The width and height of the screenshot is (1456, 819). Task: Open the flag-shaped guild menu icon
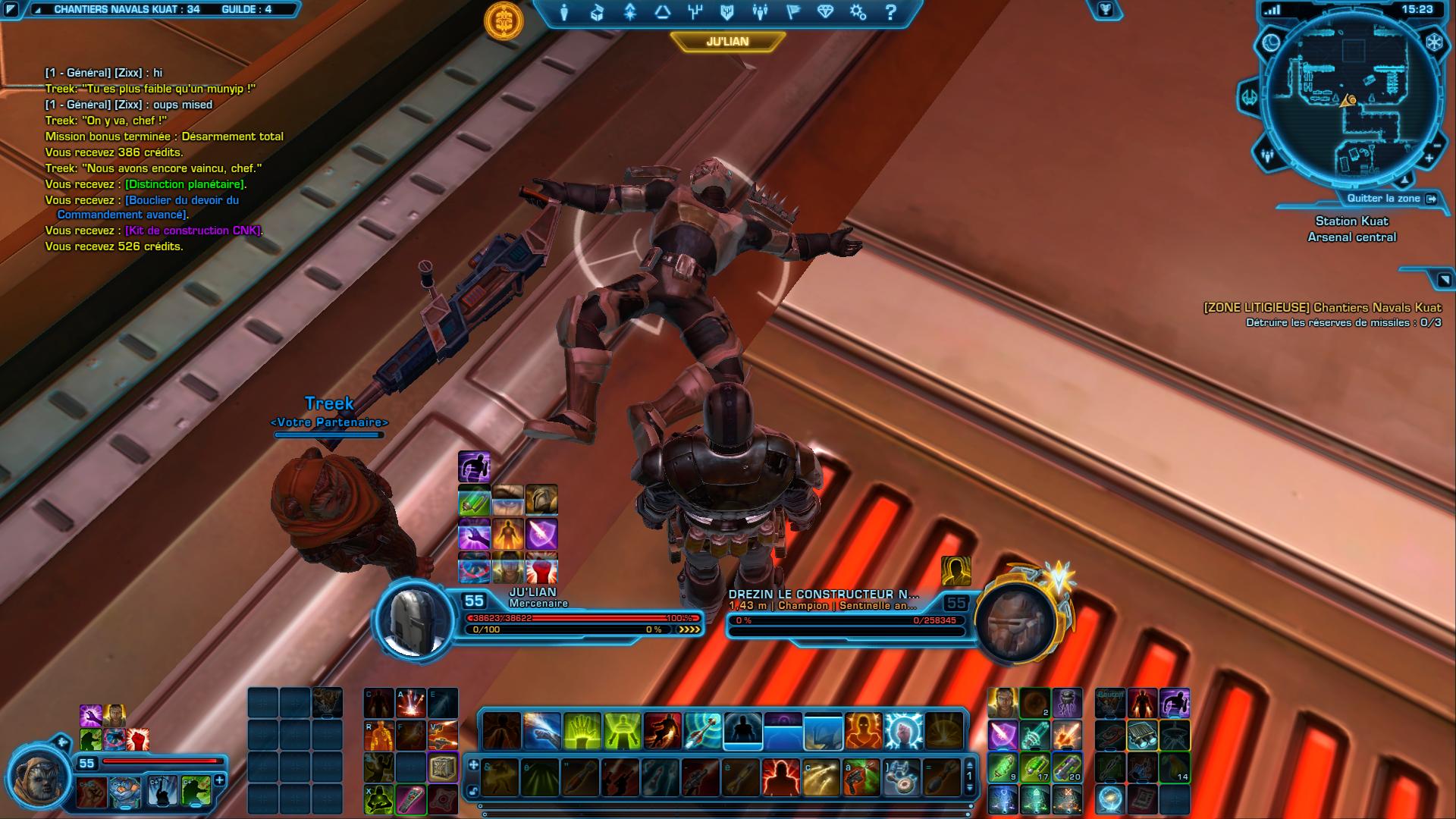point(792,12)
